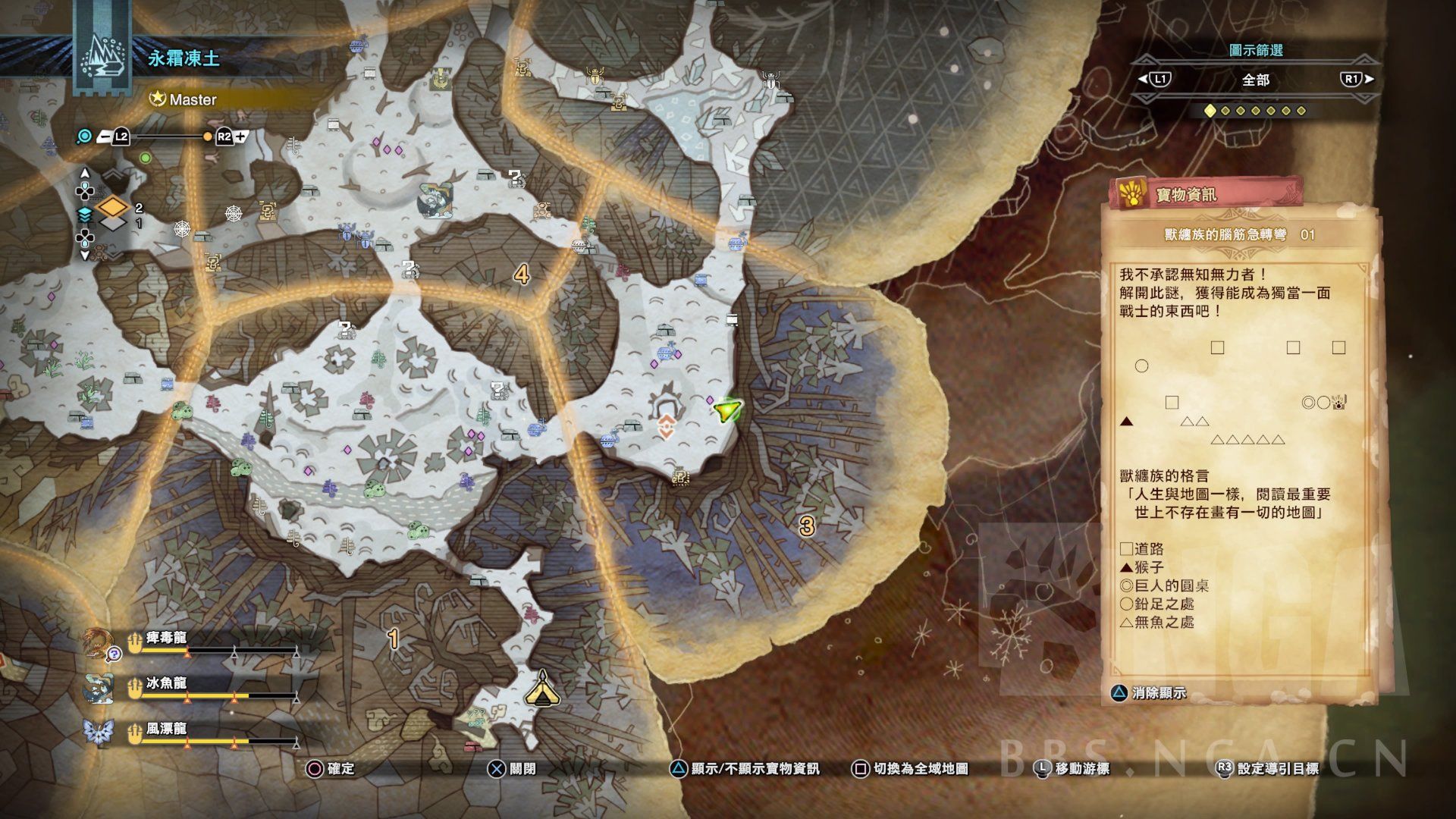Open the 寶物資訊 treasure info panel header

pos(1206,195)
